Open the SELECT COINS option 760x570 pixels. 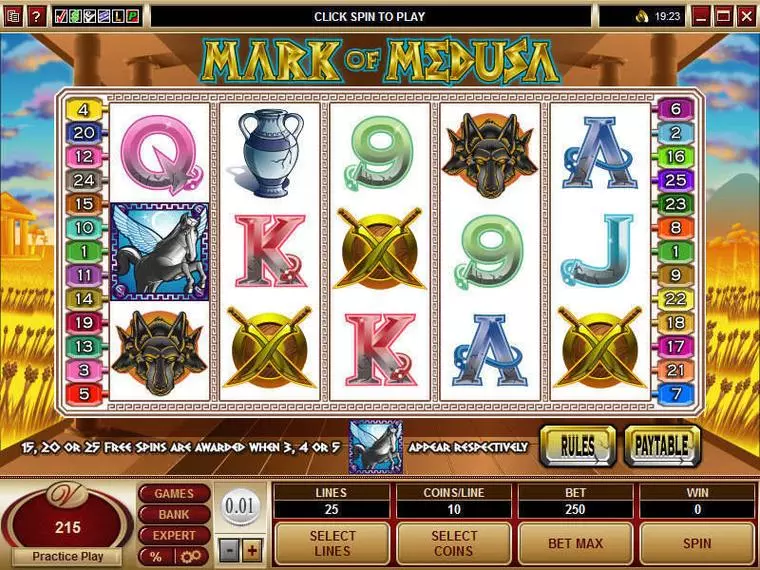[453, 543]
